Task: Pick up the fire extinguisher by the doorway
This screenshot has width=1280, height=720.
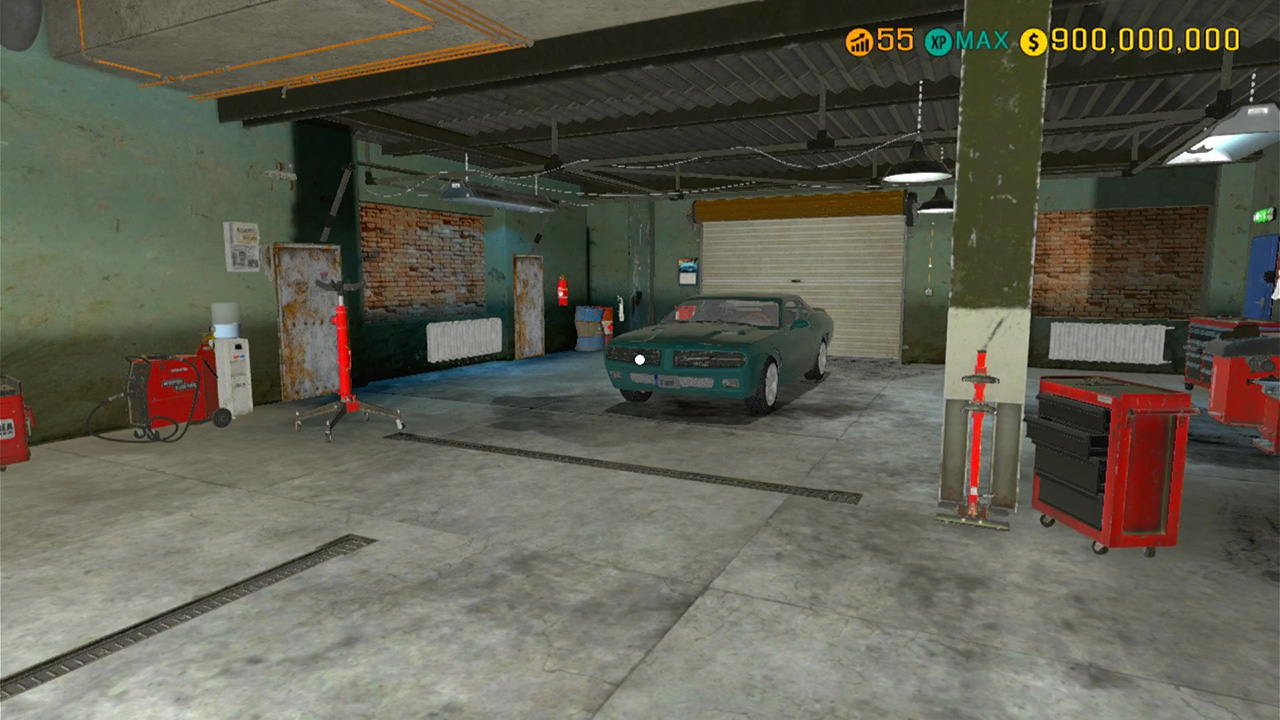Action: 562,290
